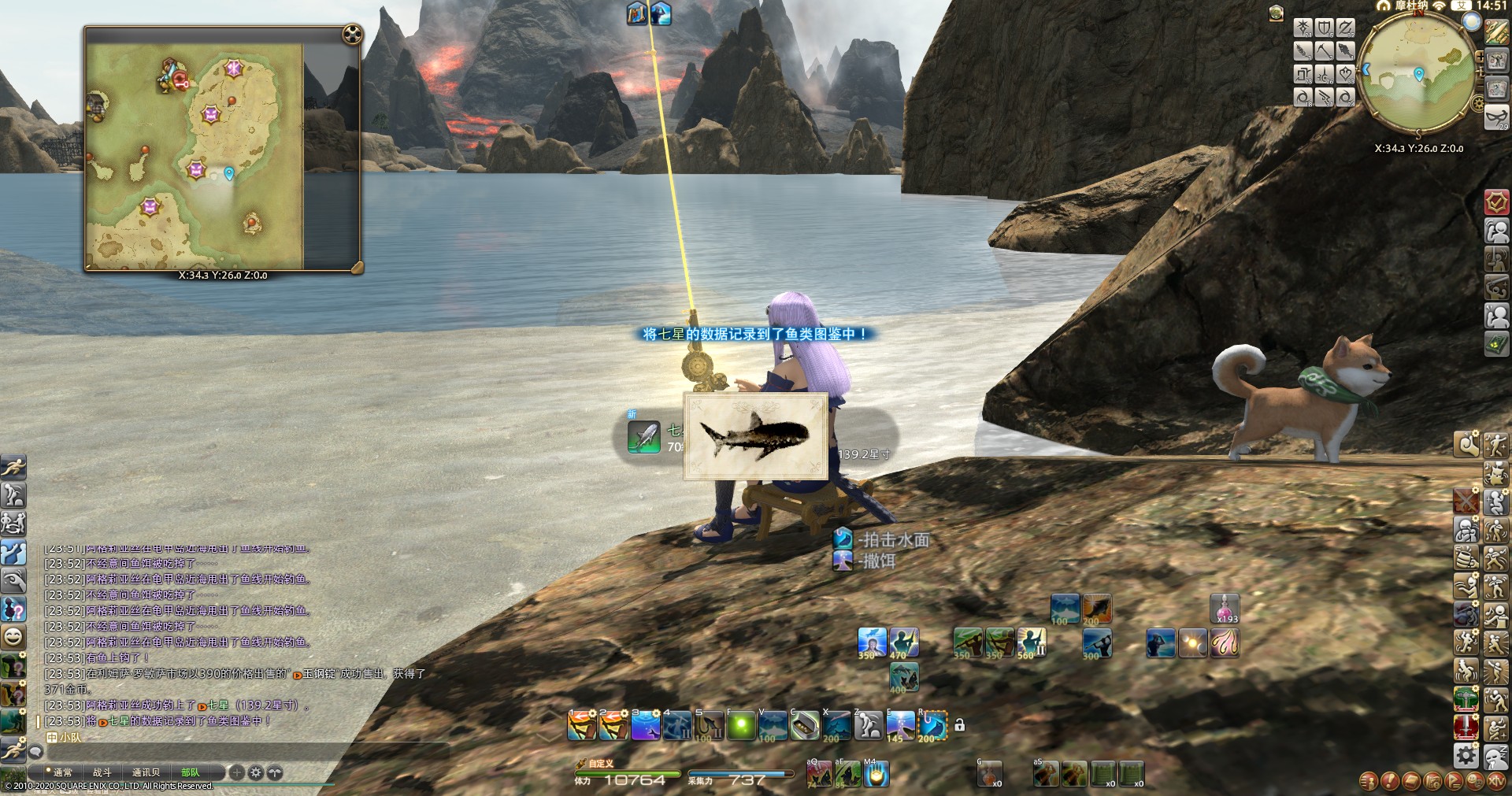This screenshot has width=1512, height=796.
Task: Select the miner pickaxe job icon
Action: point(1325,51)
